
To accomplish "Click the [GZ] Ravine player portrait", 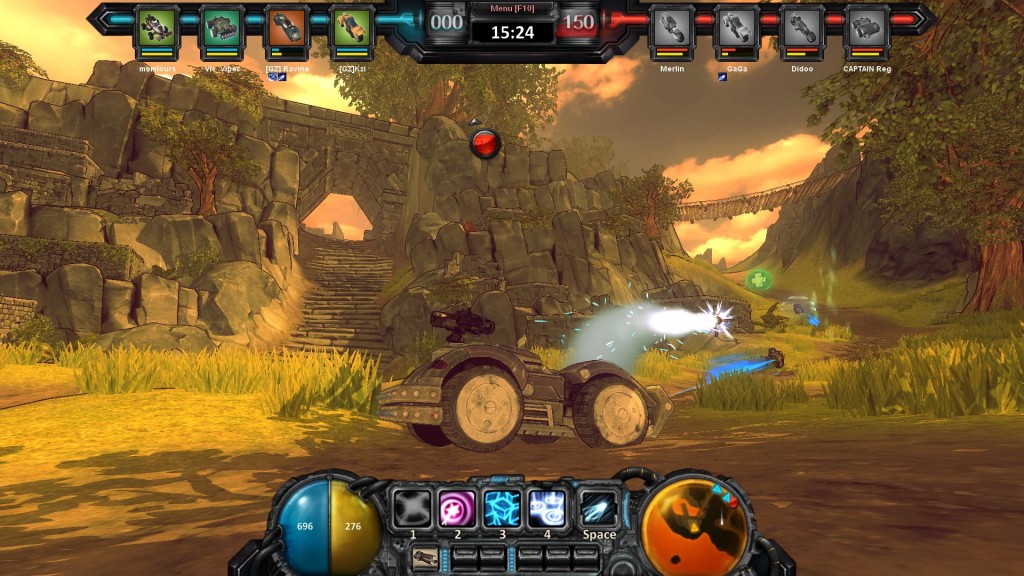I will [x=288, y=26].
